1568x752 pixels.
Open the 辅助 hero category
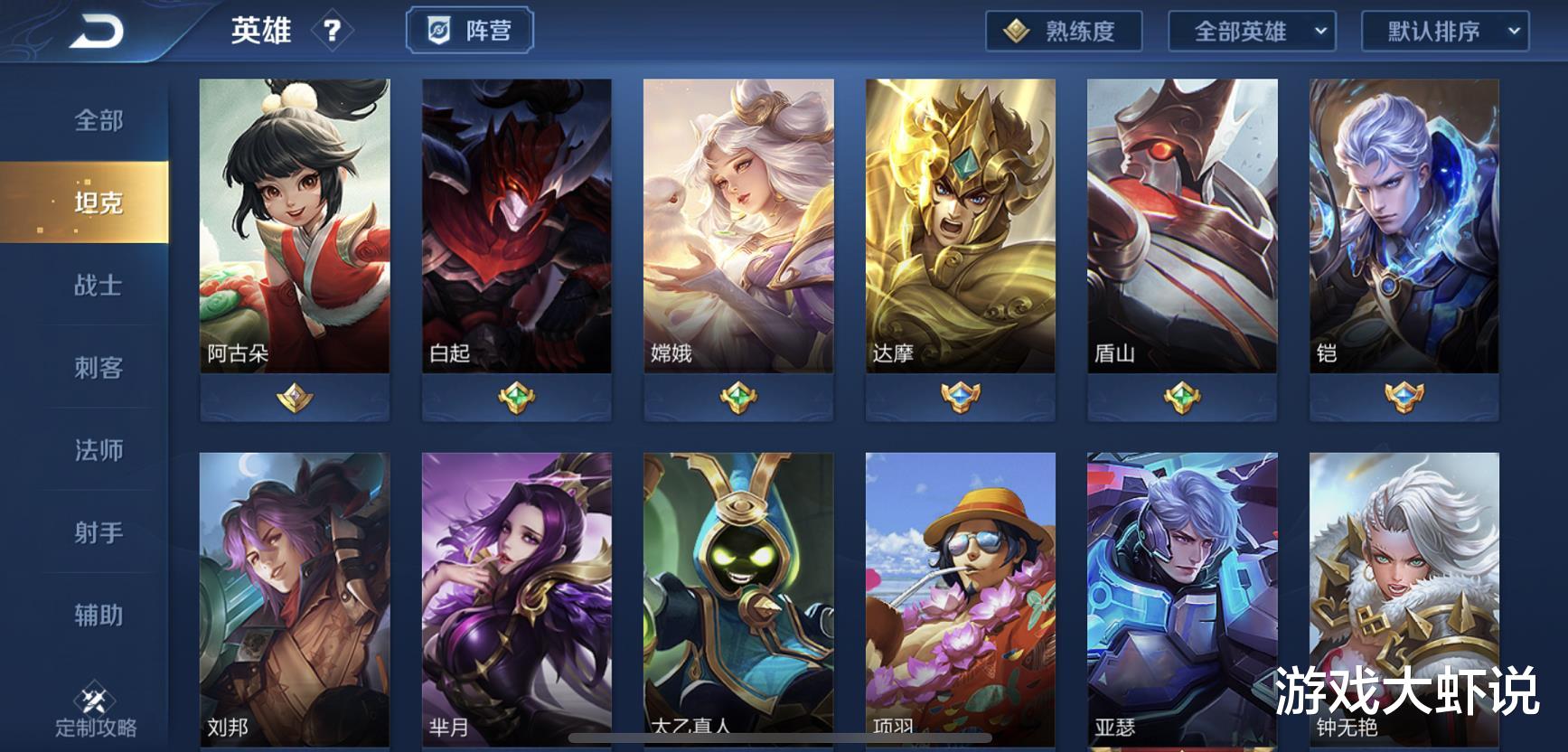98,615
